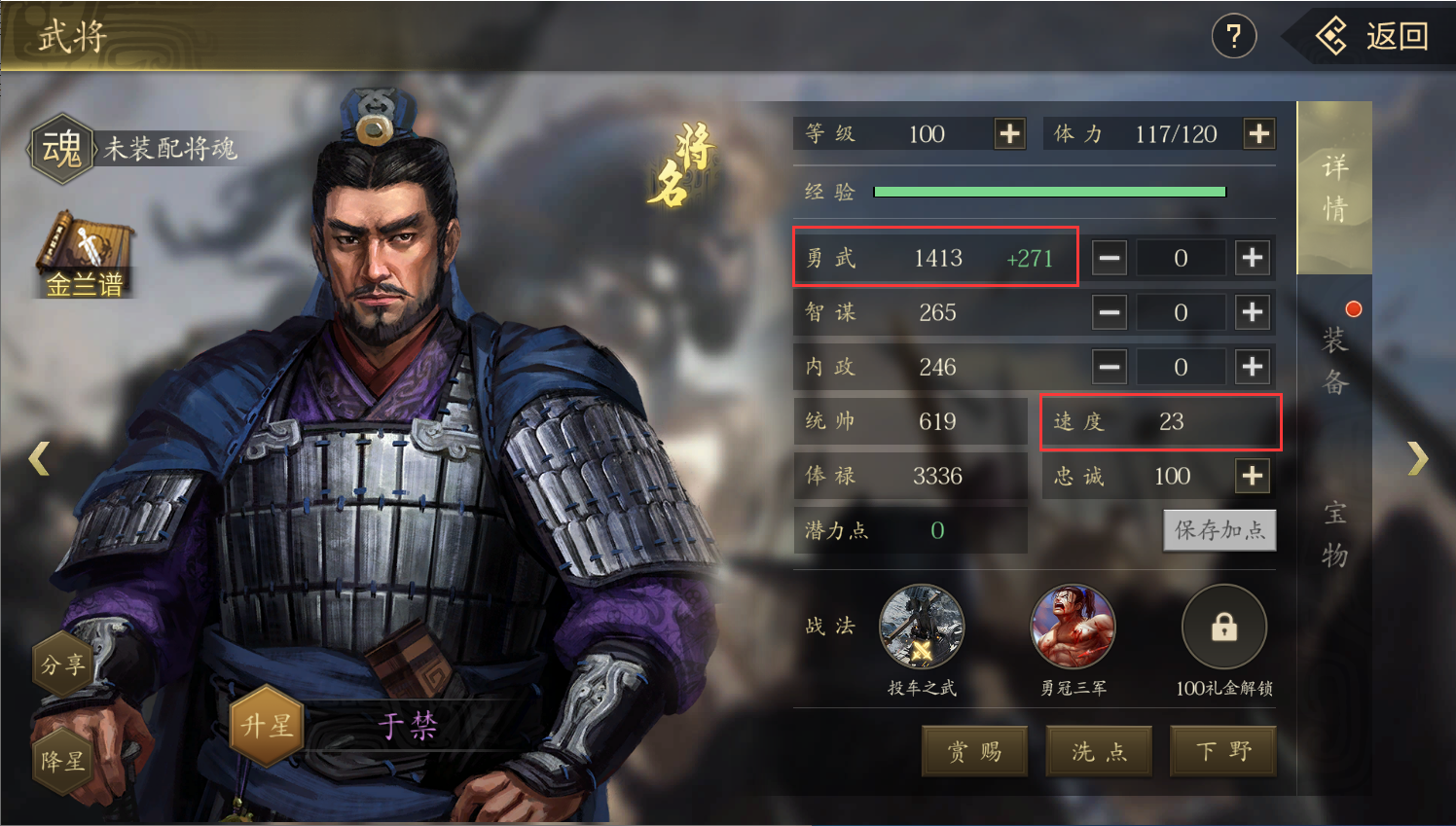This screenshot has height=826, width=1456.
Task: Open the 魂 hero soul slot
Action: click(x=61, y=148)
